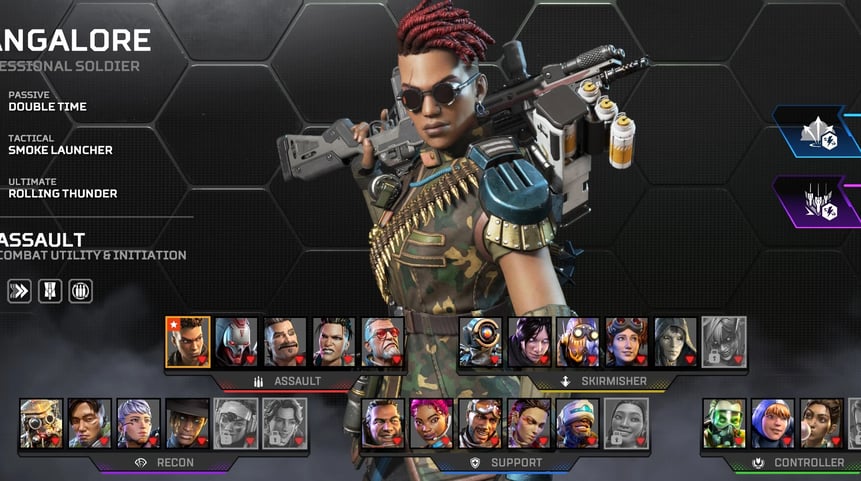861x481 pixels.
Task: Choose the Crypto legend portrait
Action: click(x=90, y=423)
